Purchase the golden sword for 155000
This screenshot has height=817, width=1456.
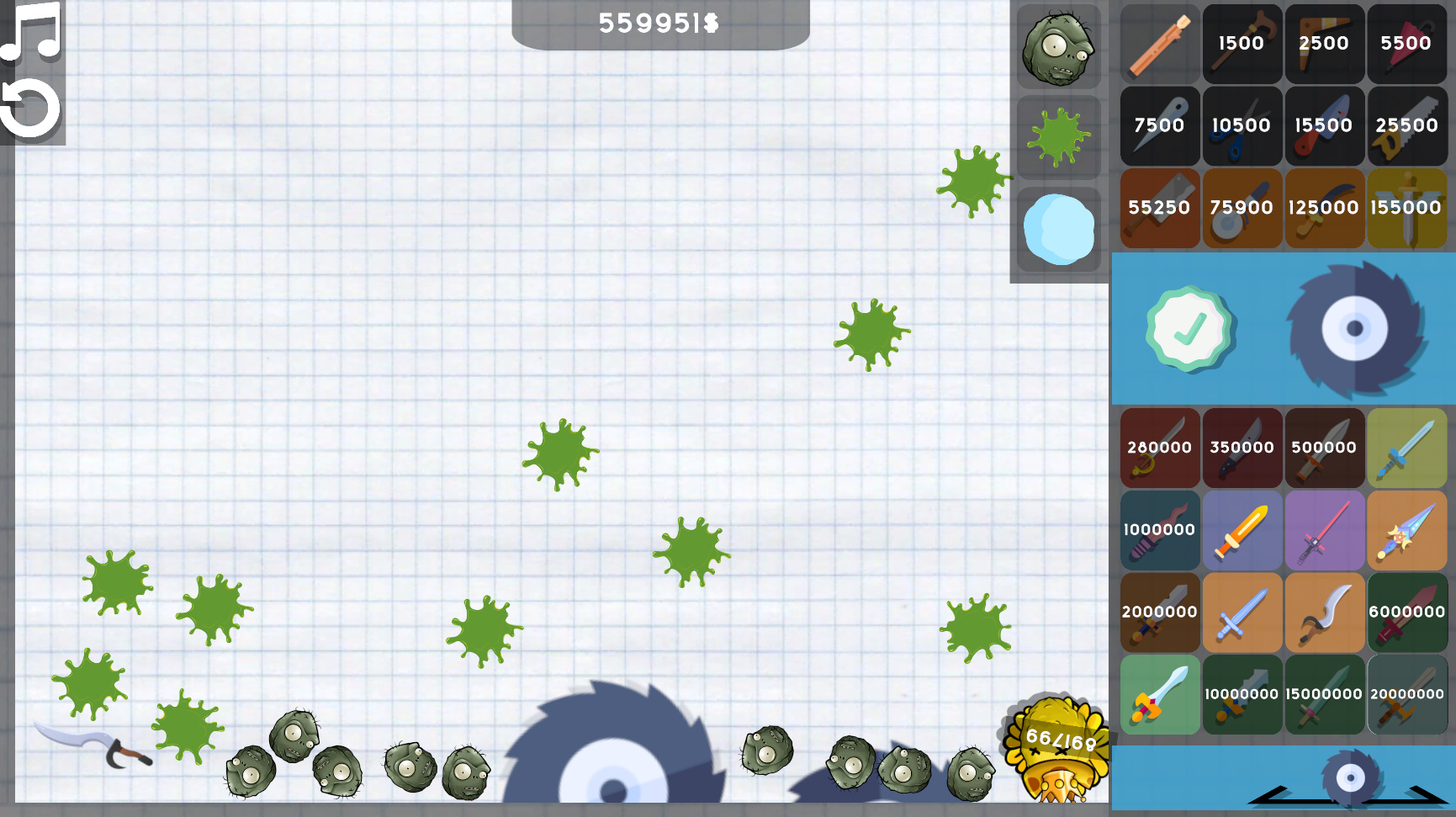(1407, 208)
